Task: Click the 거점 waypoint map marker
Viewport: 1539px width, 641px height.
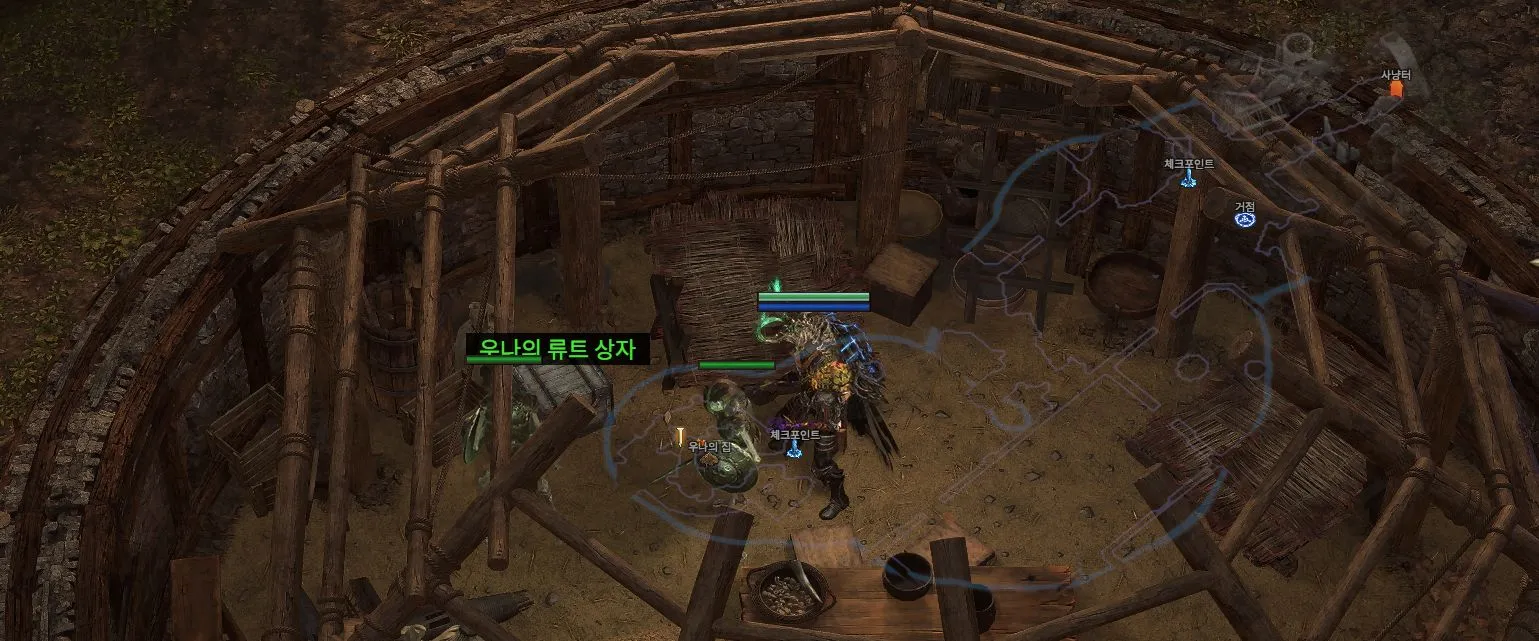Action: pyautogui.click(x=1244, y=219)
